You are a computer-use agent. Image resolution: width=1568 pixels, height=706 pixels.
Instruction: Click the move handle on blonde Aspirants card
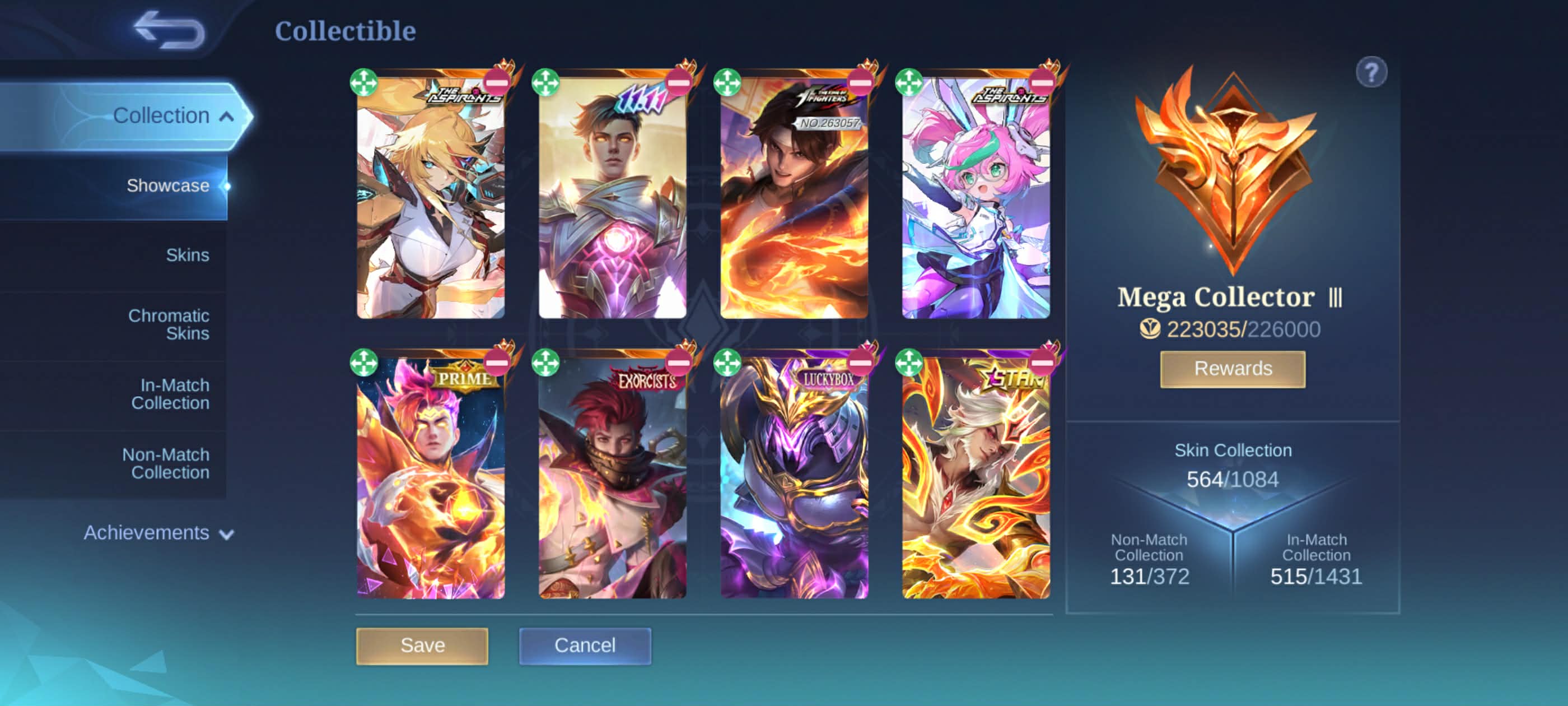364,82
